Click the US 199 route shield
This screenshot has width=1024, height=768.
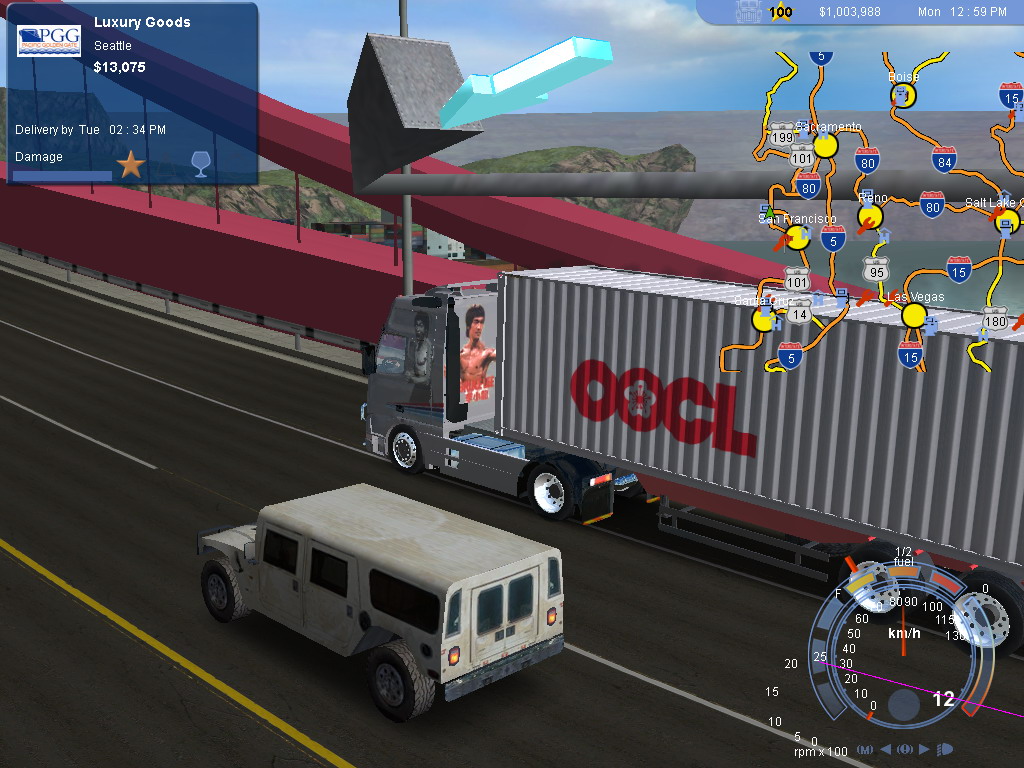coord(782,136)
